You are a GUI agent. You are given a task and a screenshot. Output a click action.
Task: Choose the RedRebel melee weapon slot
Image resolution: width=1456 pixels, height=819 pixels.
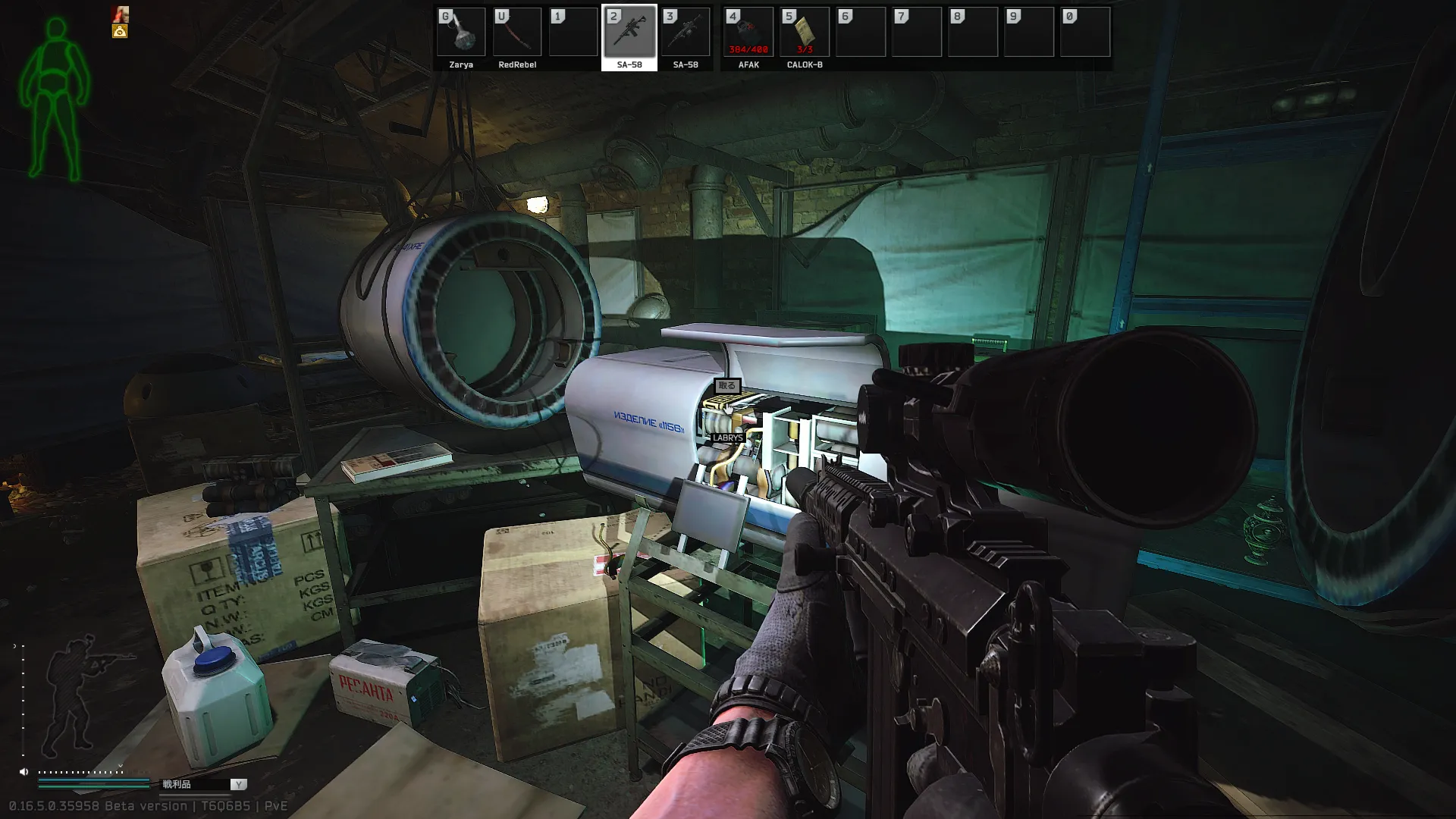[x=517, y=33]
